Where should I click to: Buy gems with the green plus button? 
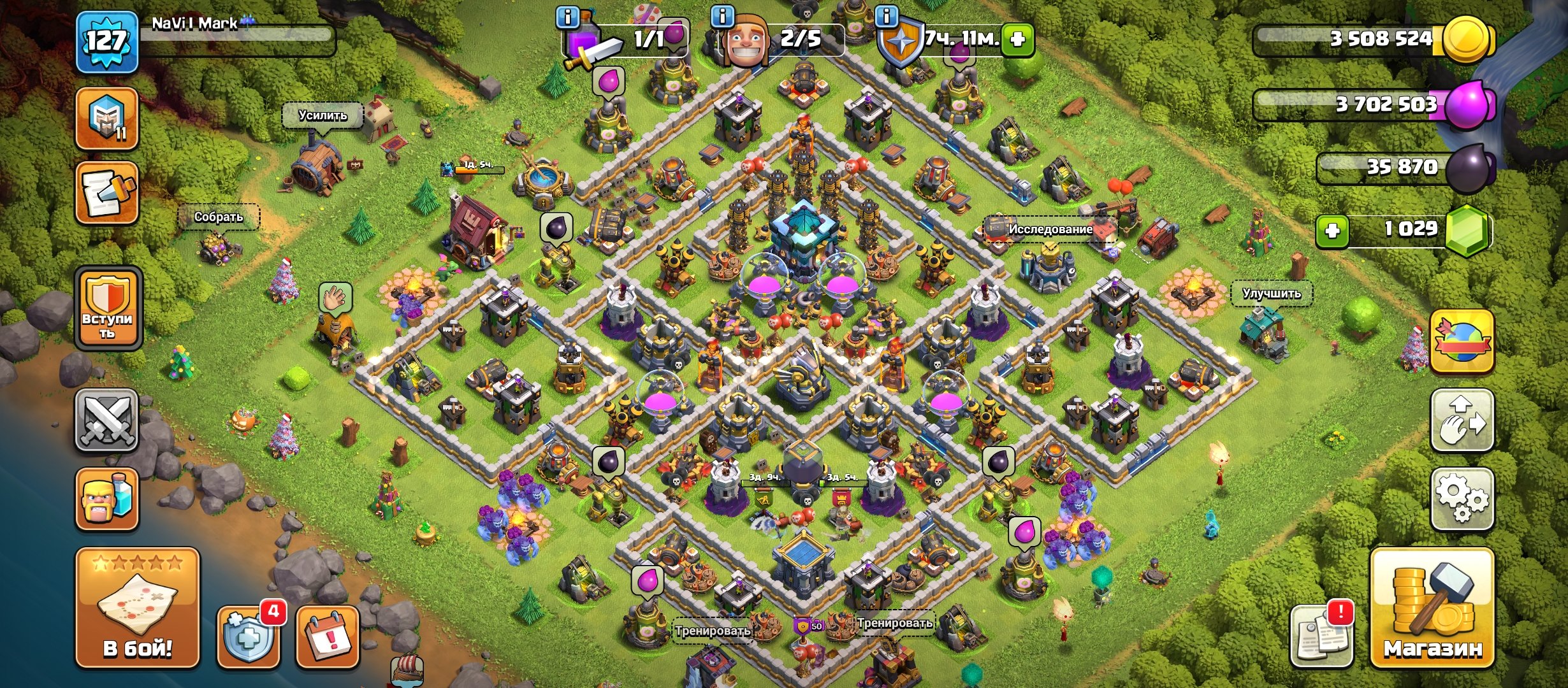pyautogui.click(x=1332, y=230)
